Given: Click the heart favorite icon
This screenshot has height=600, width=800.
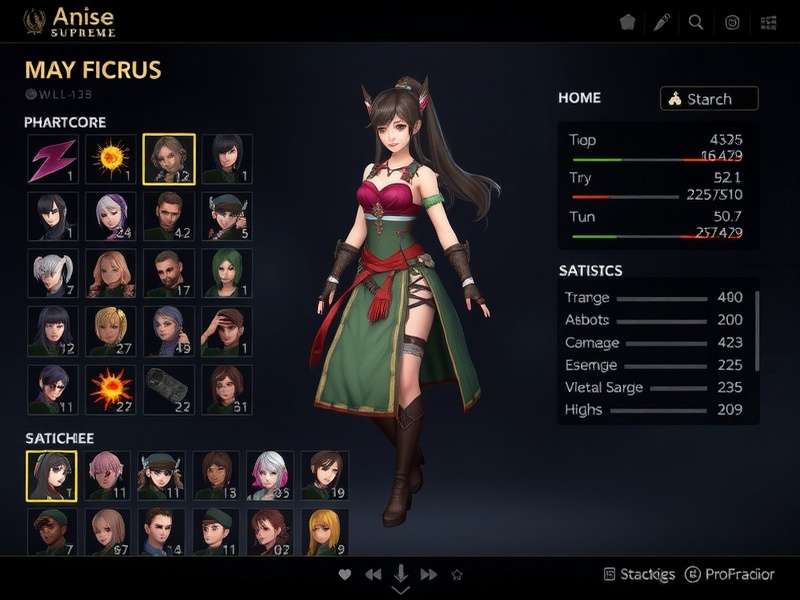Looking at the screenshot, I should point(345,575).
